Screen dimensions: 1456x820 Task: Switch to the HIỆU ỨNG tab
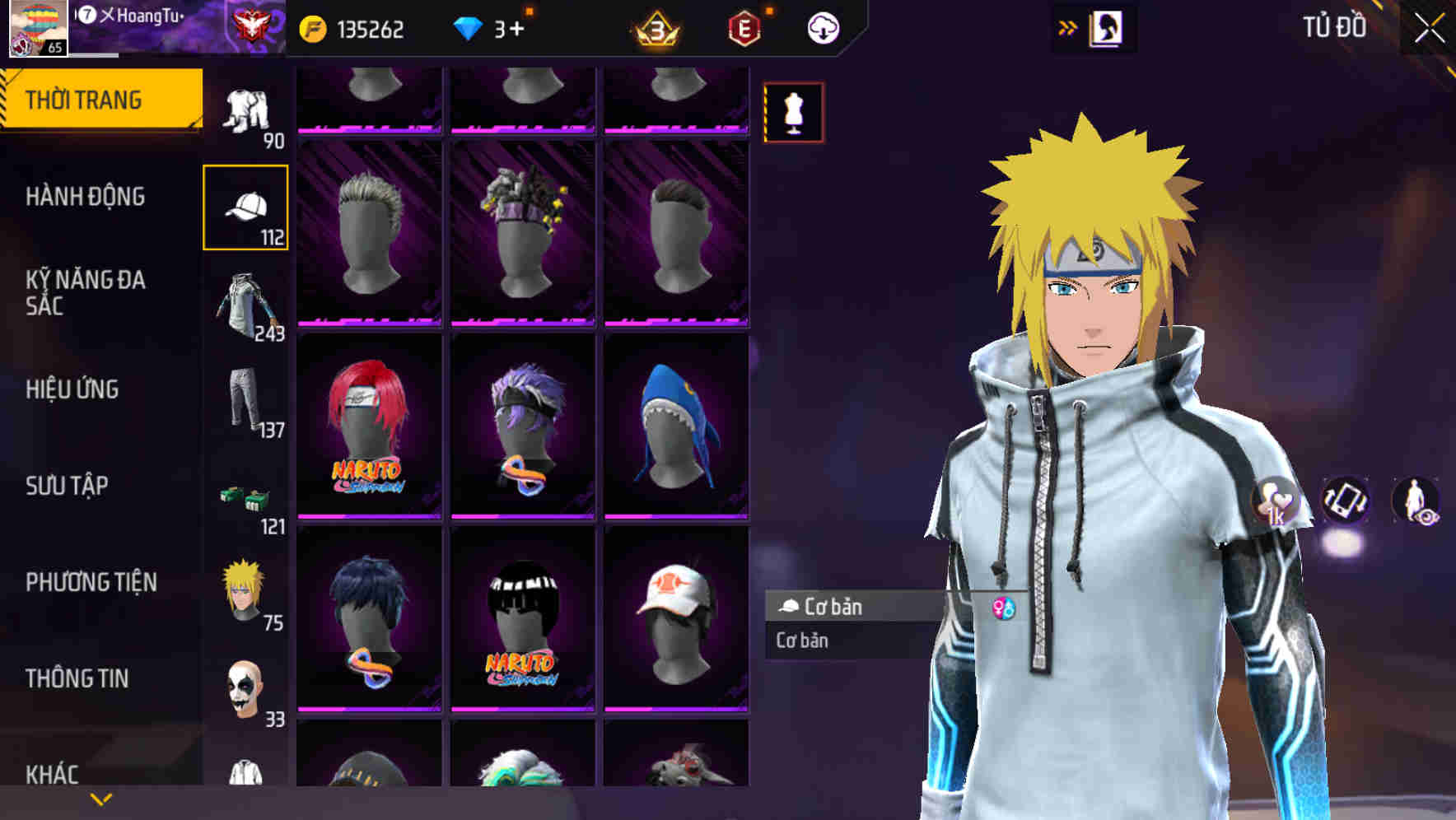[x=72, y=389]
